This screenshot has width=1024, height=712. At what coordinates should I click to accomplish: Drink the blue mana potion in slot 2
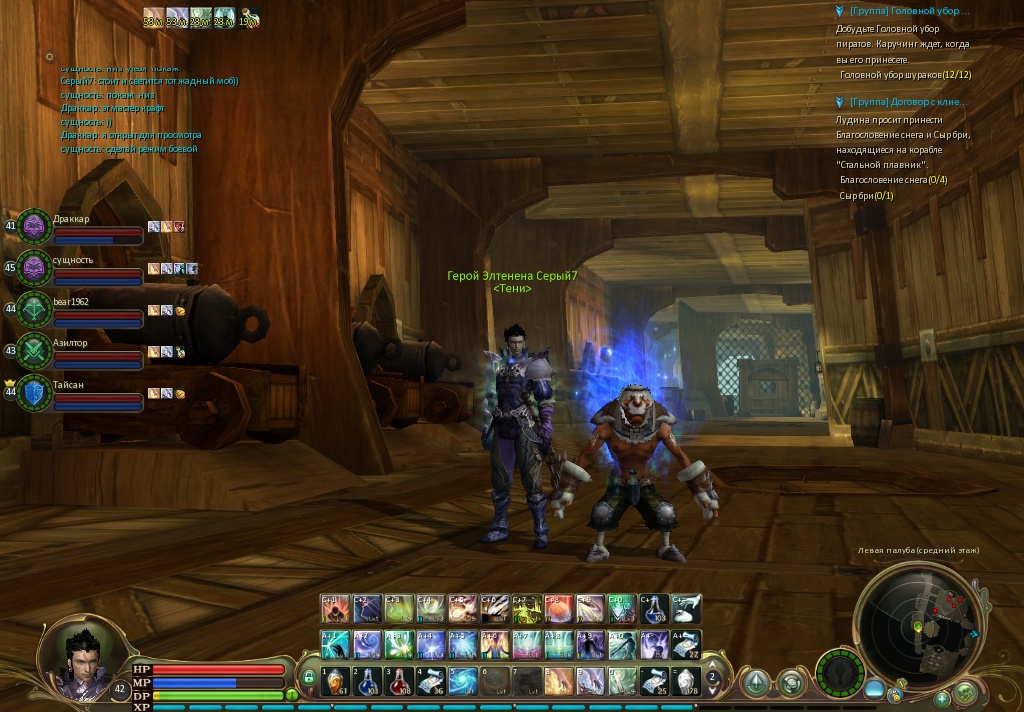[367, 681]
